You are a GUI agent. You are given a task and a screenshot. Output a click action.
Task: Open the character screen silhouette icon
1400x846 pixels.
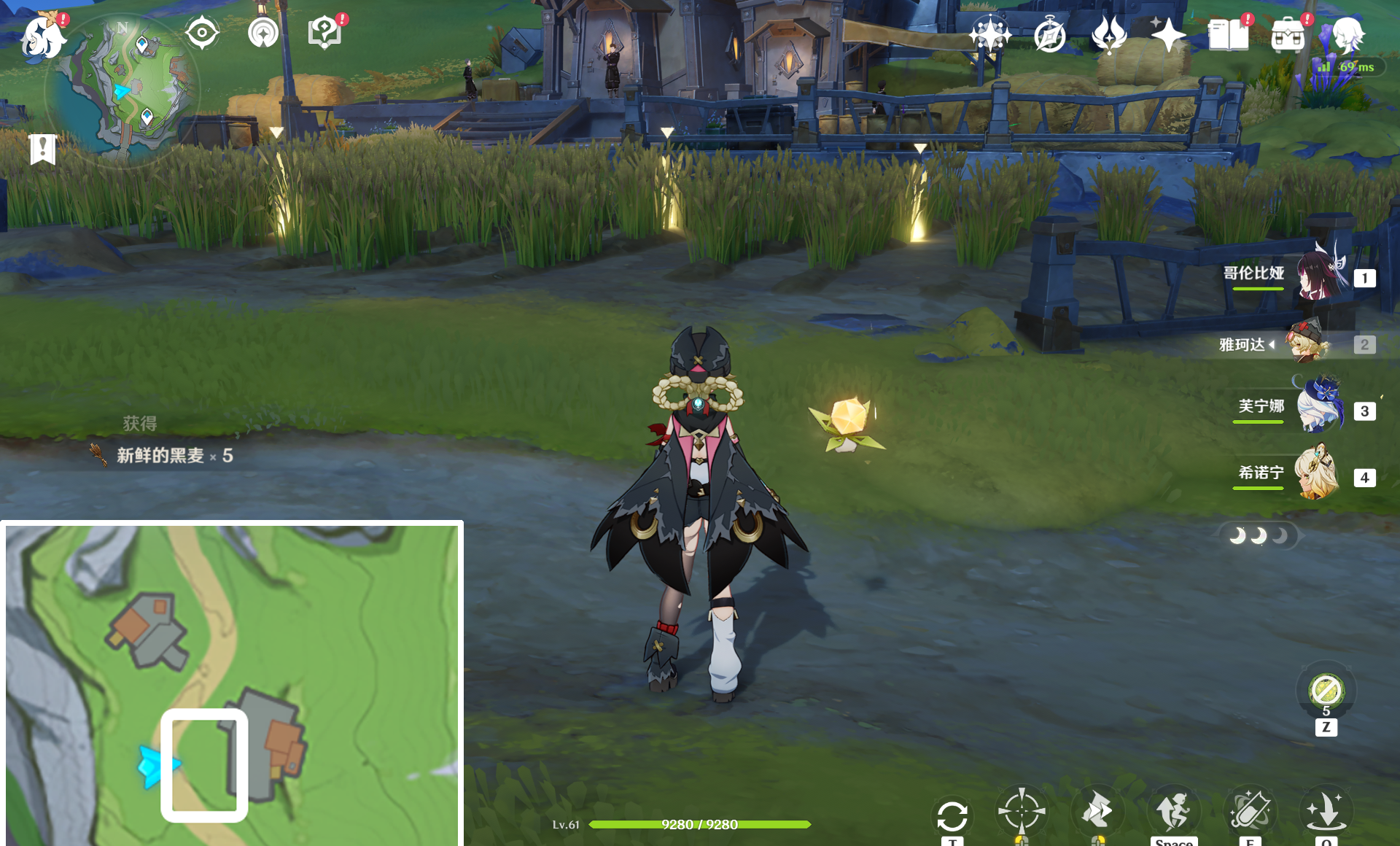[x=1347, y=34]
